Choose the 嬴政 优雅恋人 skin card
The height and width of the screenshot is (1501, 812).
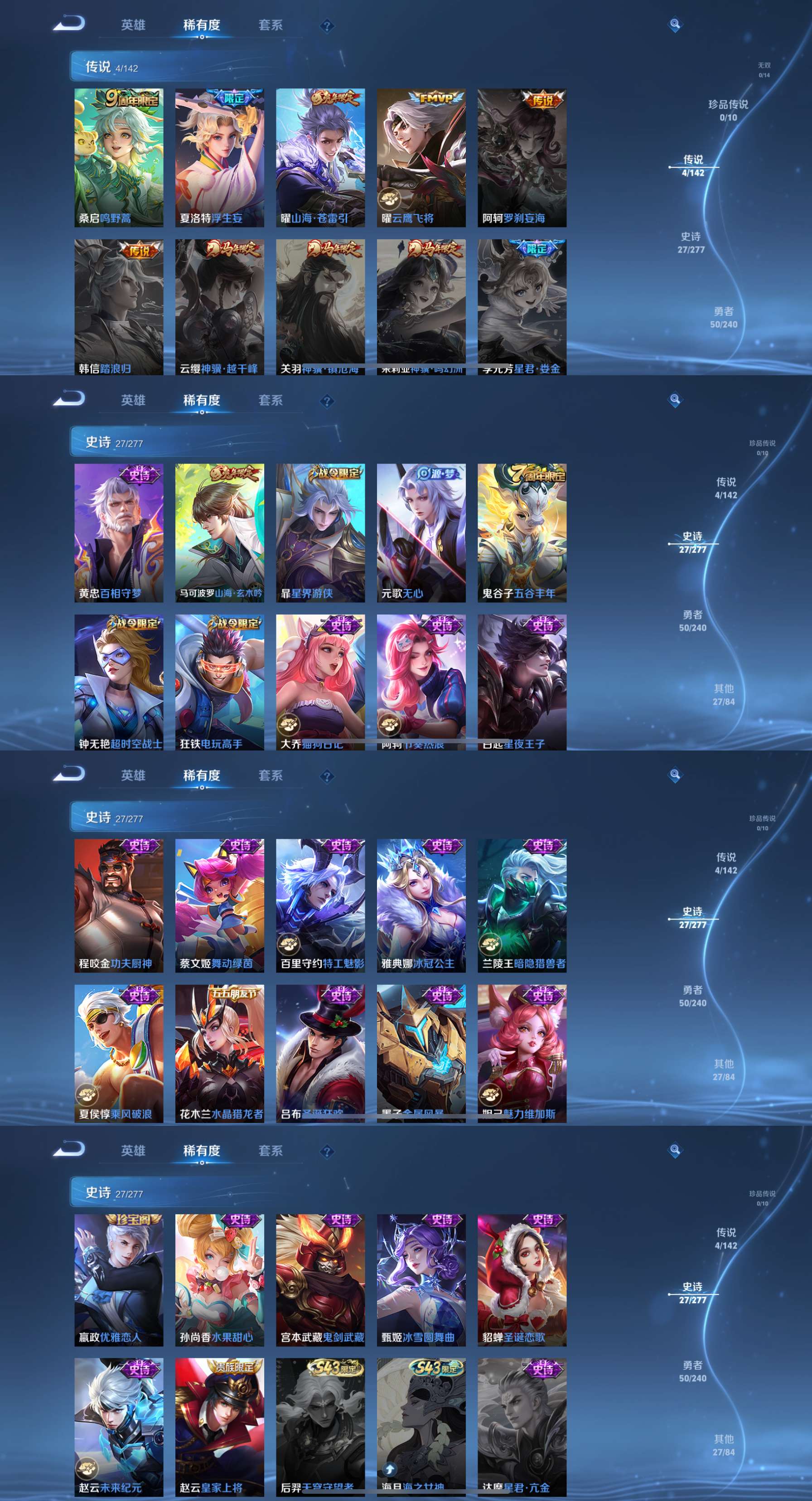click(x=119, y=1280)
